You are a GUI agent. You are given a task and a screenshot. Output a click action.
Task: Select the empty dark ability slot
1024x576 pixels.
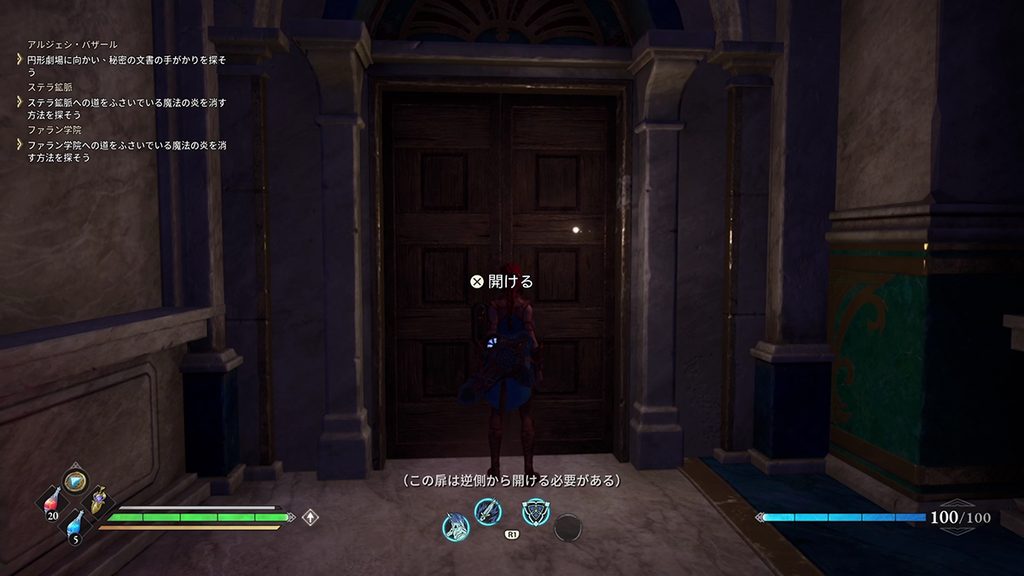pyautogui.click(x=567, y=527)
